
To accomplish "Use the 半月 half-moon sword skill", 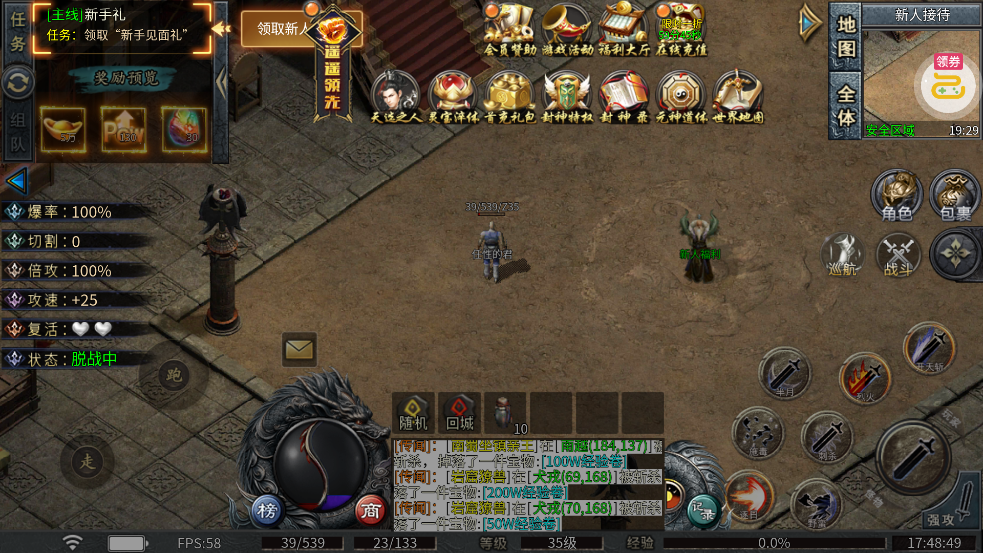I will 785,373.
